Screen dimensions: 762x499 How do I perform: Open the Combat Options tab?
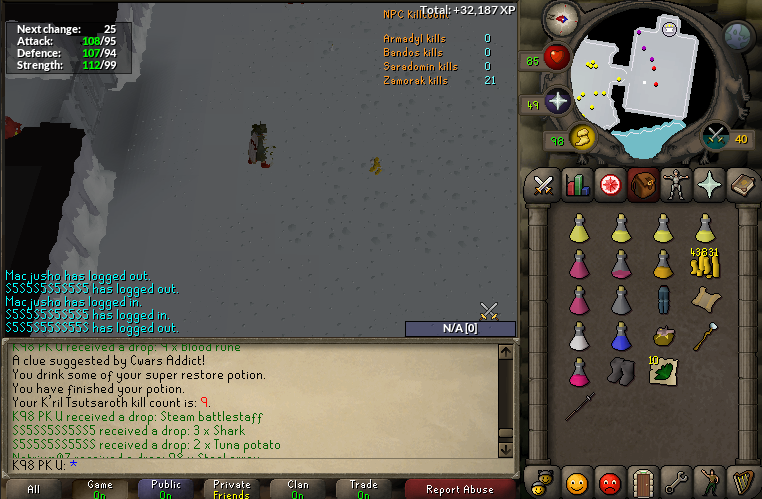(543, 184)
